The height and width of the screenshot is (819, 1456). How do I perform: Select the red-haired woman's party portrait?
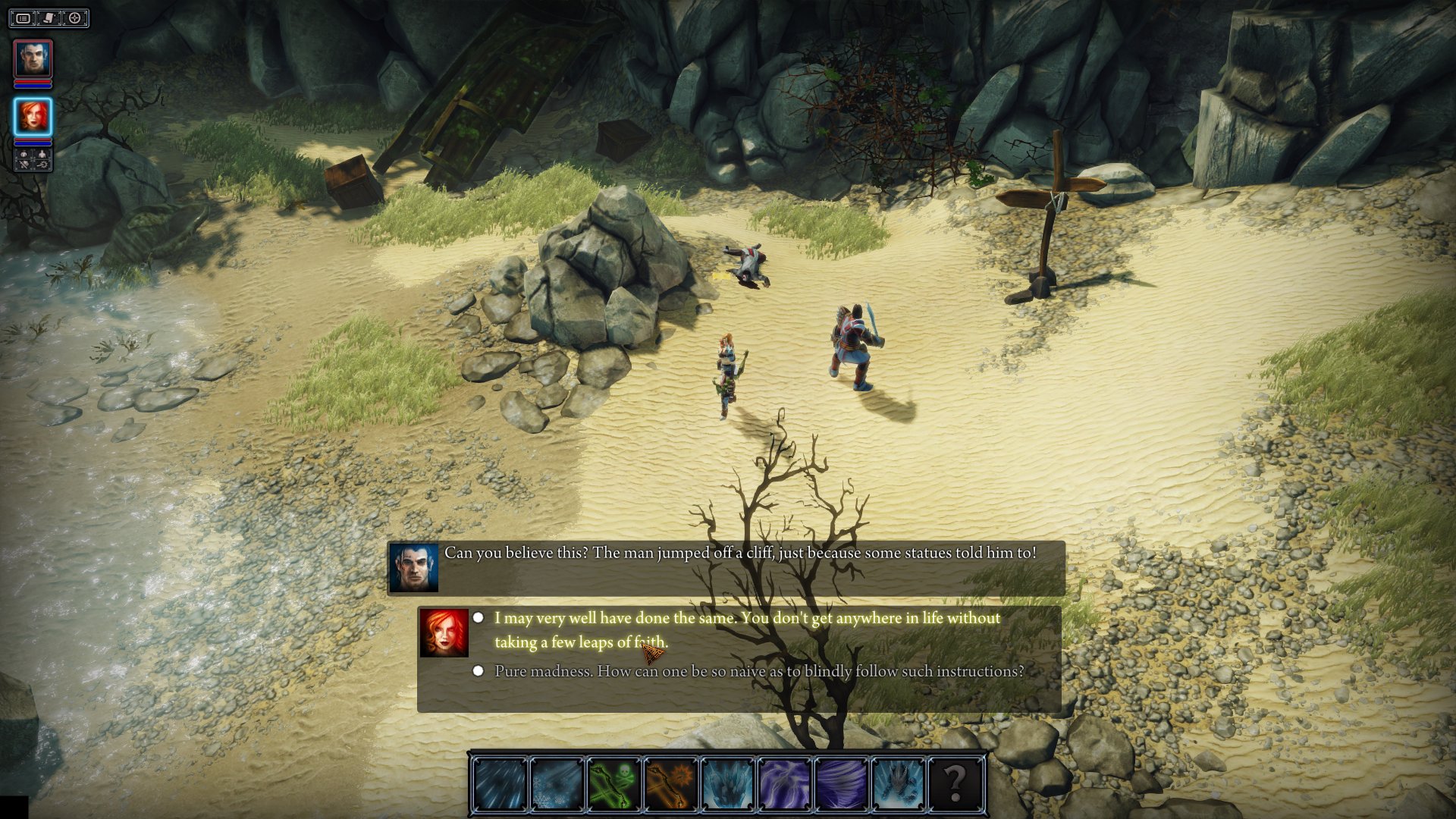pos(33,117)
